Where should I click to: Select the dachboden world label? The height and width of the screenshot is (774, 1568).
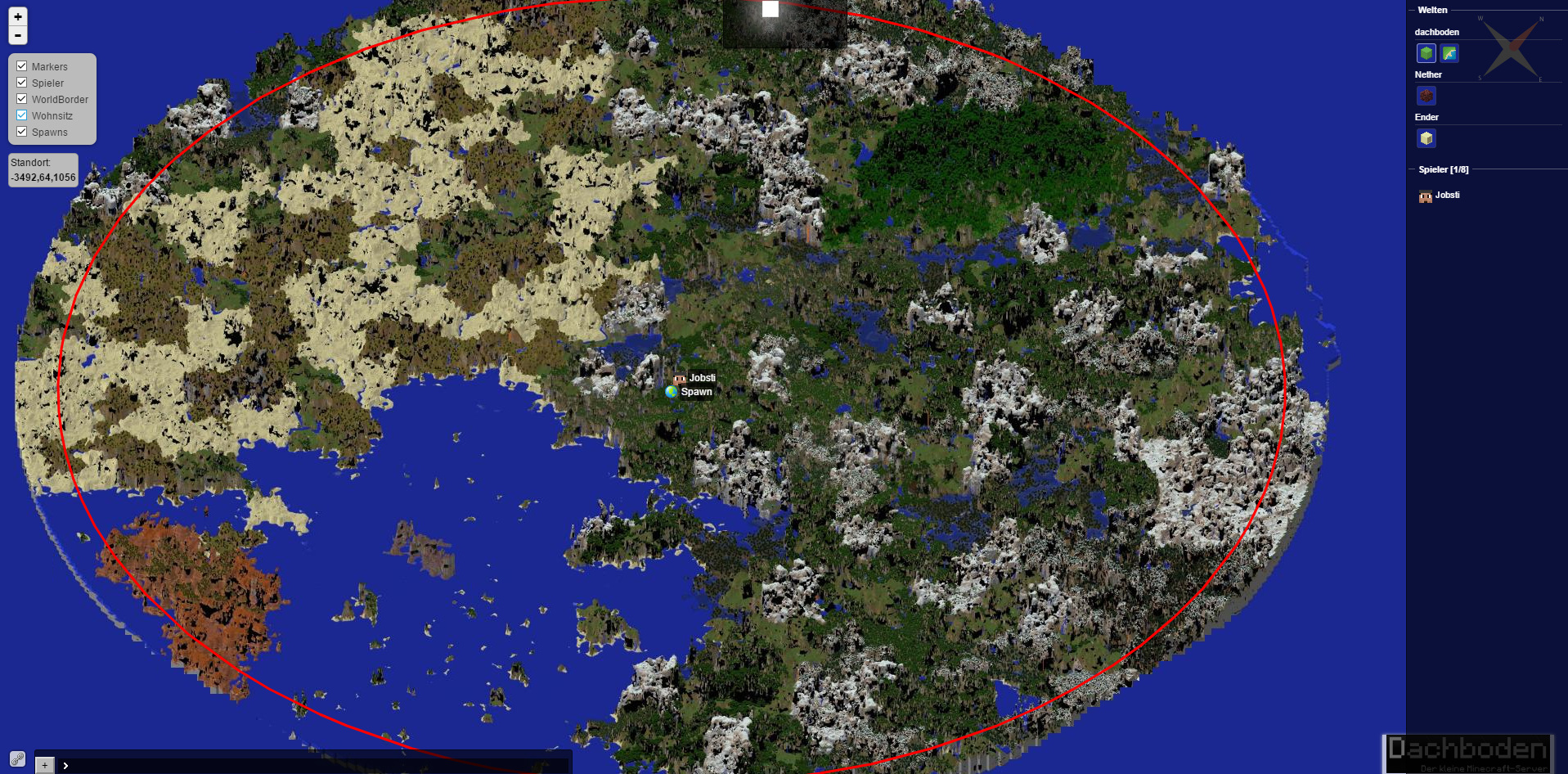1435,31
